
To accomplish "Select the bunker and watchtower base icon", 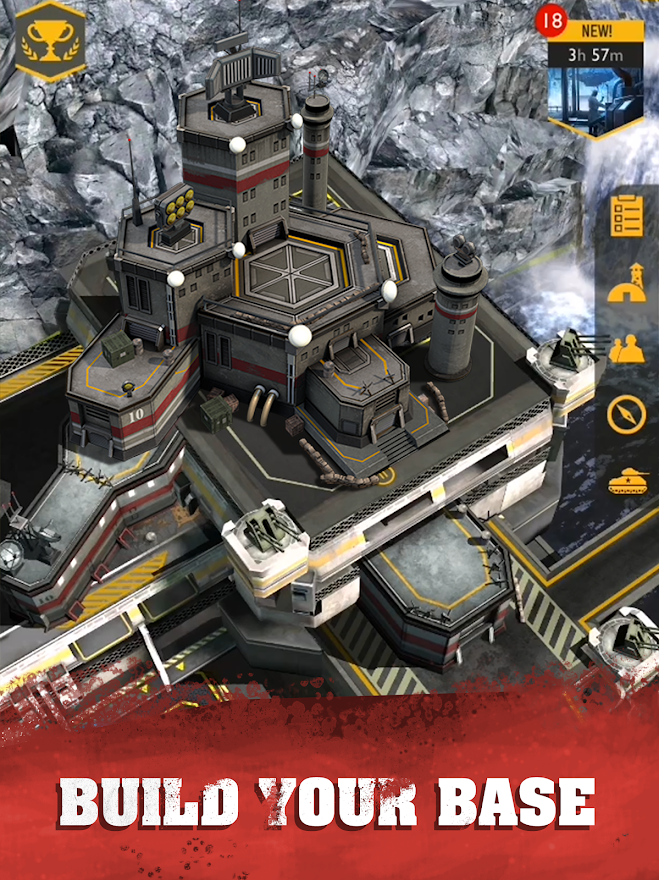I will 627,282.
